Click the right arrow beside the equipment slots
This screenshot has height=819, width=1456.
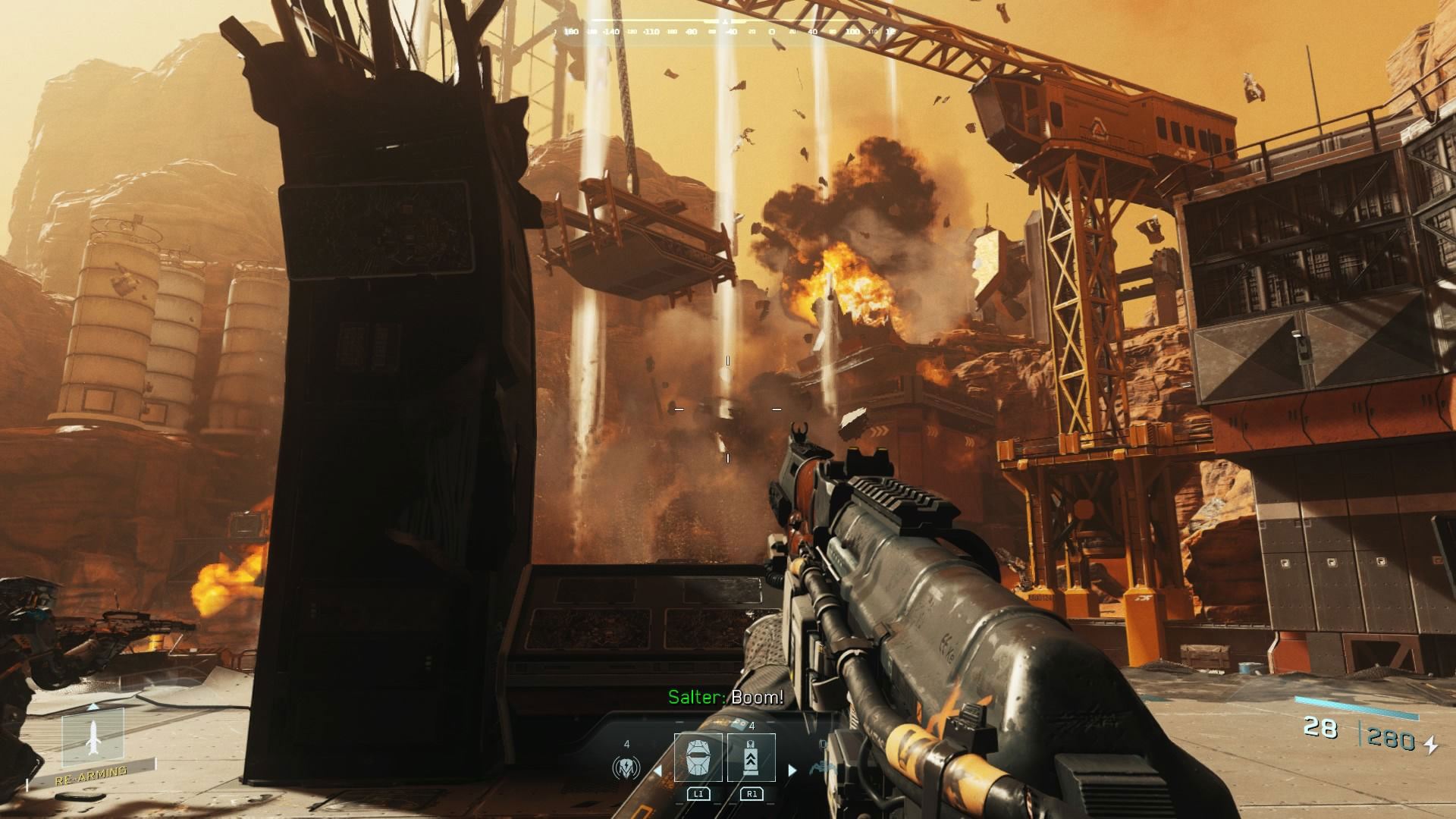792,770
